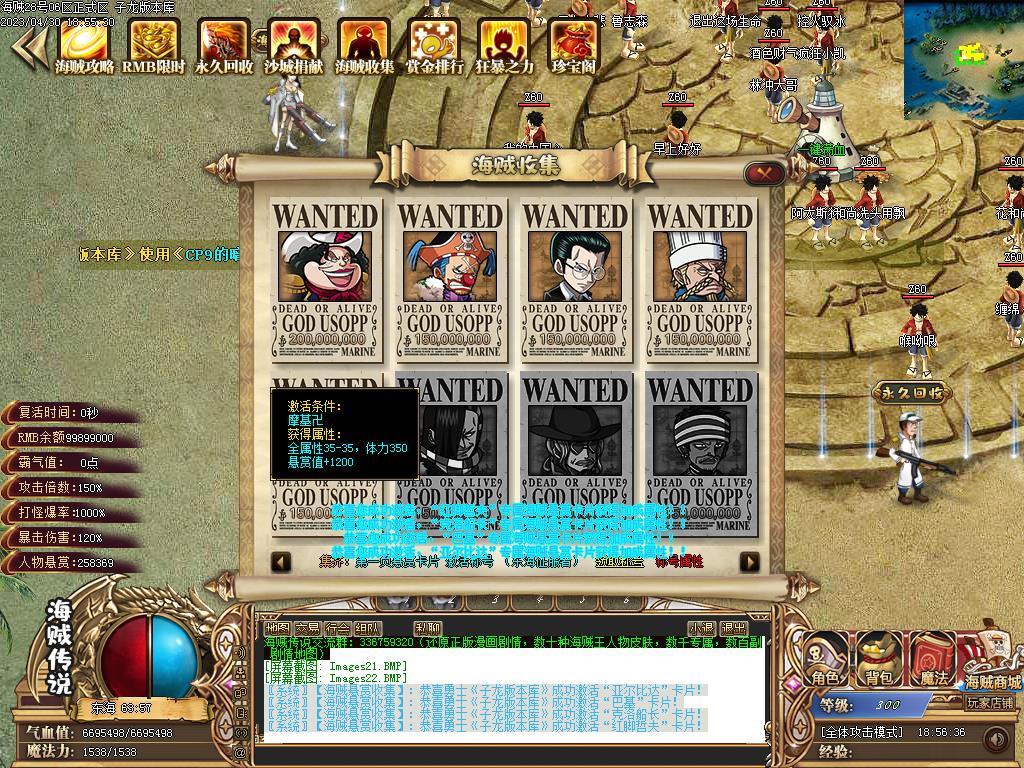This screenshot has width=1024, height=768.
Task: Open the RMB限时 event icon
Action: (x=154, y=45)
